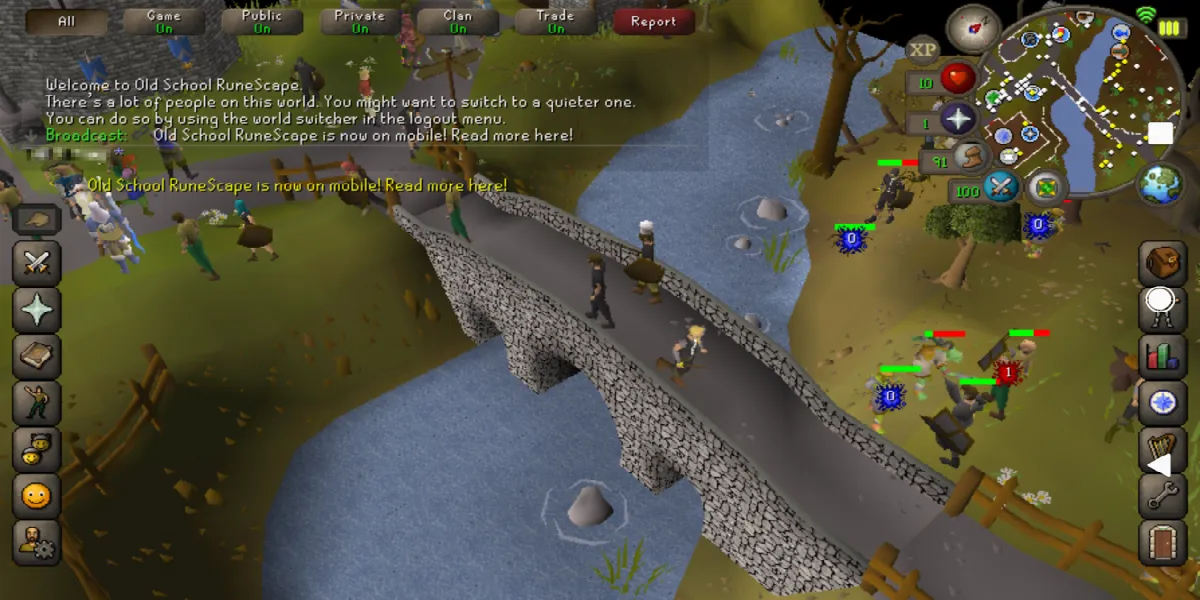Viewport: 1200px width, 600px height.
Task: Switch to the Private chat tab
Action: 359,21
